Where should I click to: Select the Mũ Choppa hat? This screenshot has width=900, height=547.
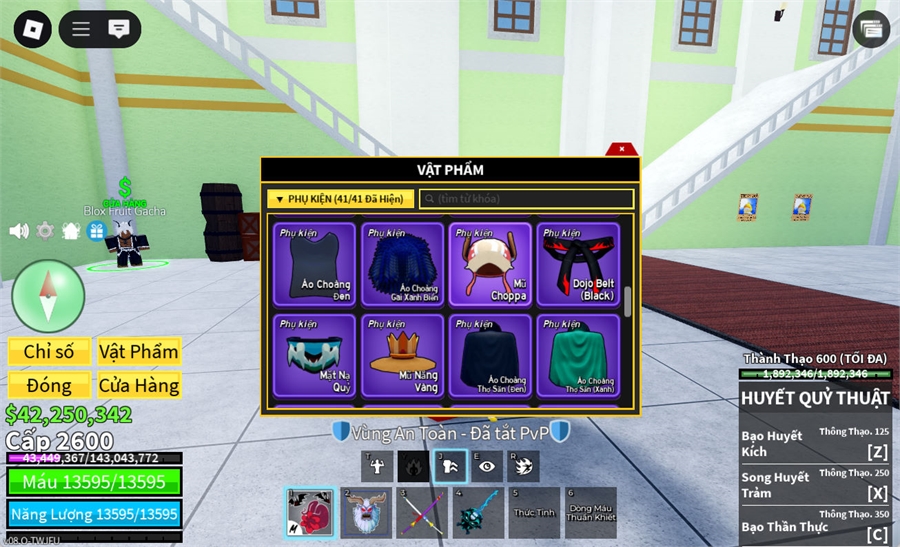[x=490, y=264]
